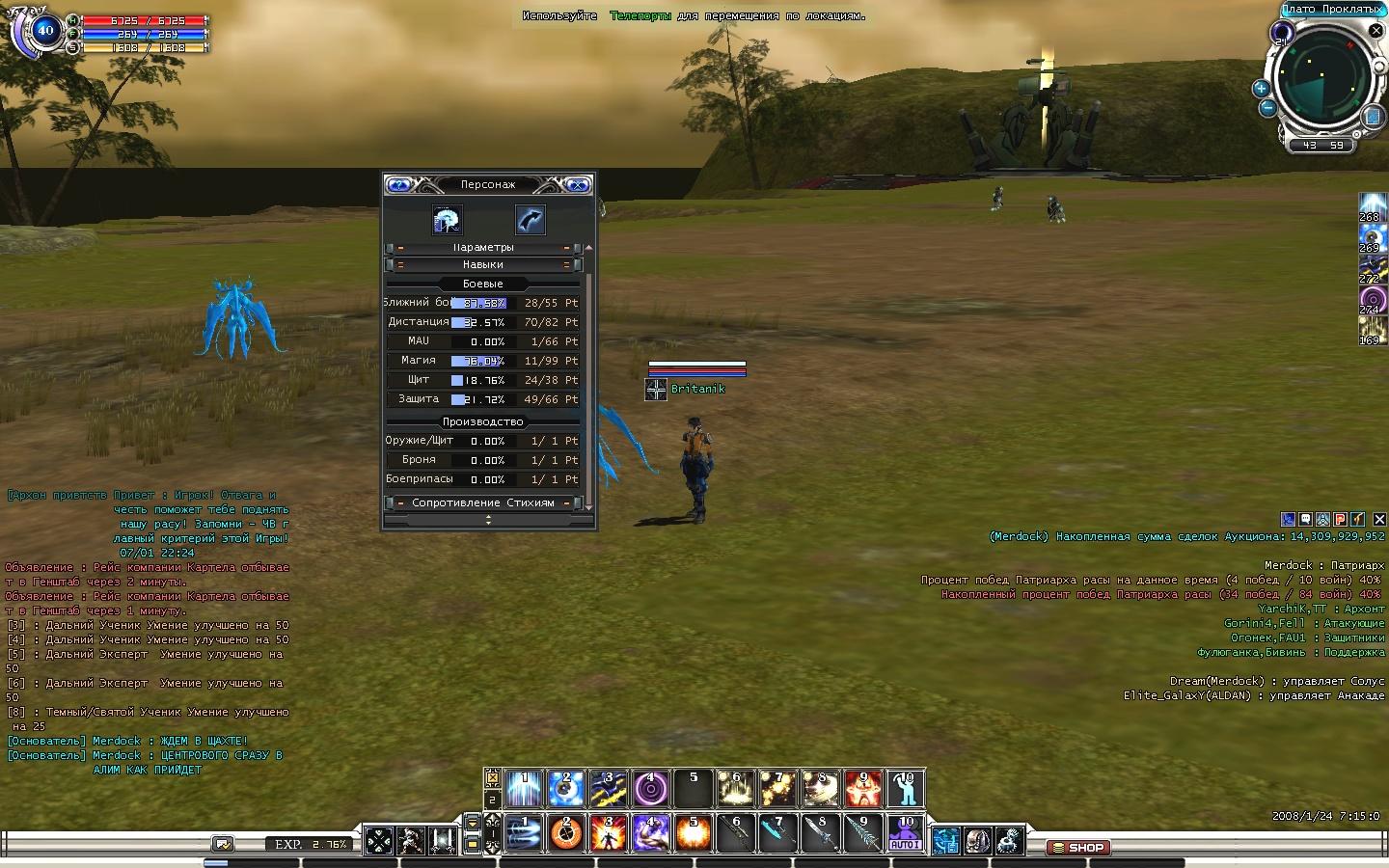Screen dimensions: 1389x868
Task: Open the world map from minimap button
Action: (x=1374, y=117)
